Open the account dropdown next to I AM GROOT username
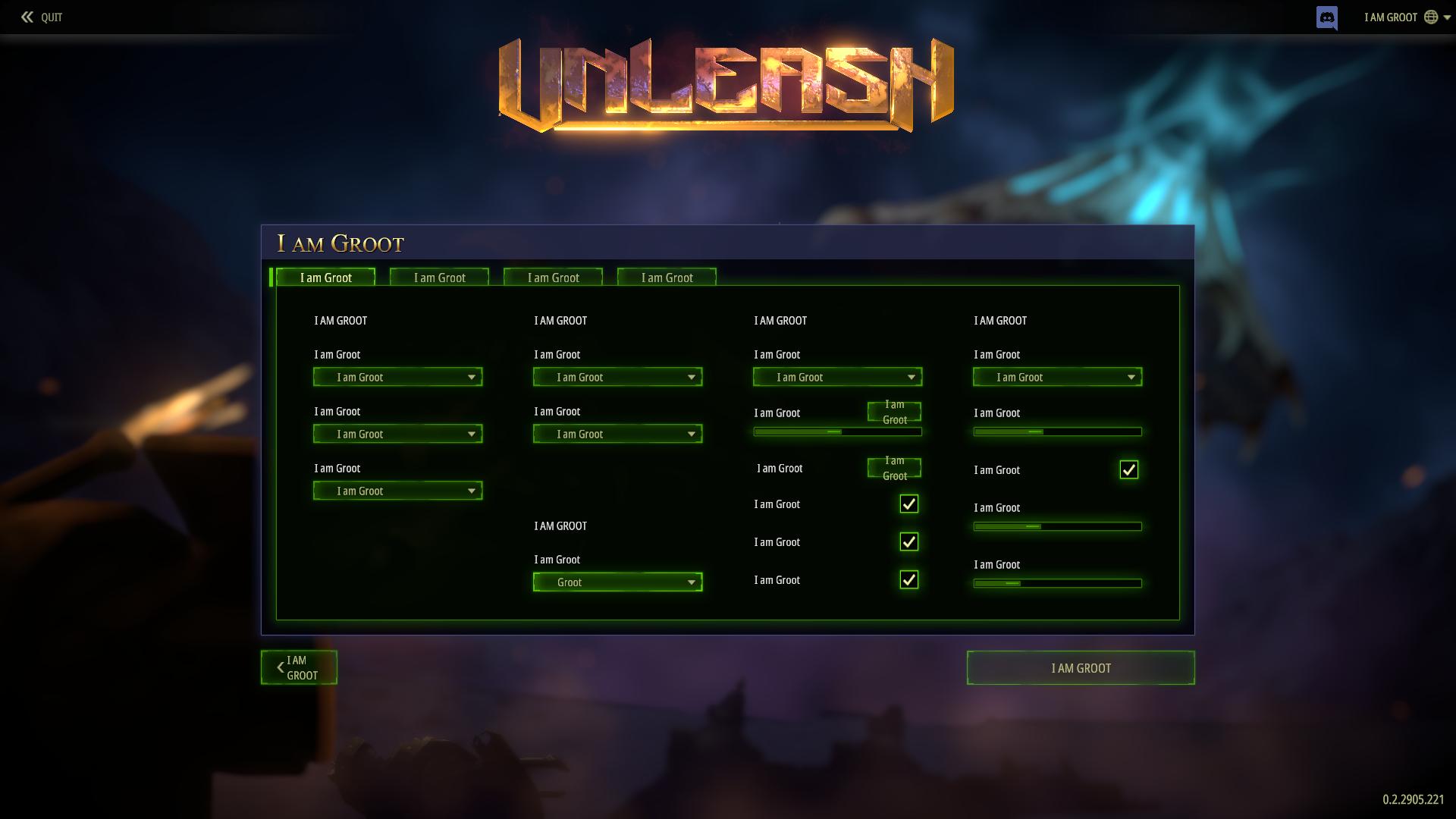Viewport: 1456px width, 819px height. [1445, 17]
